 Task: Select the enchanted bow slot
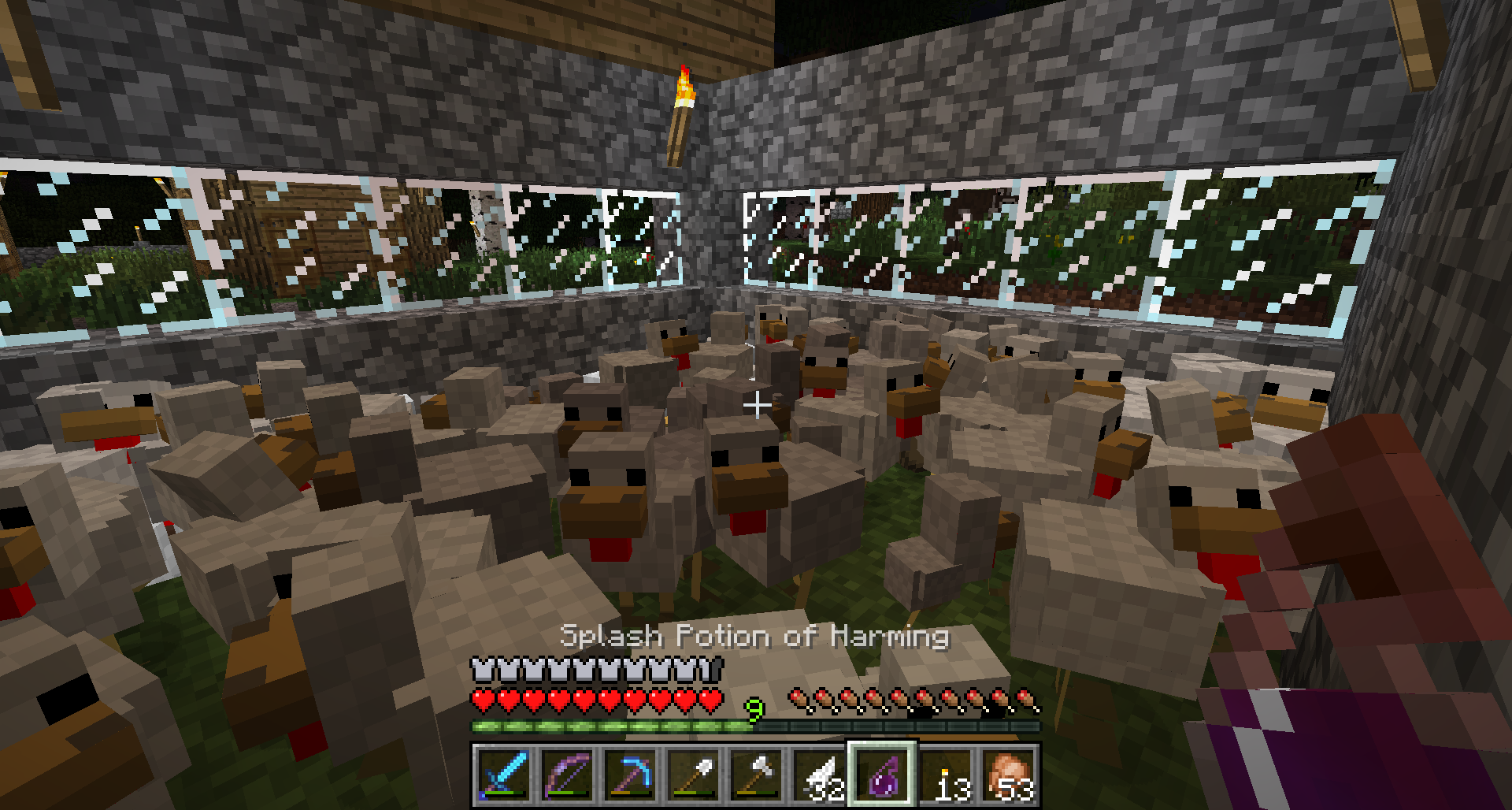567,775
